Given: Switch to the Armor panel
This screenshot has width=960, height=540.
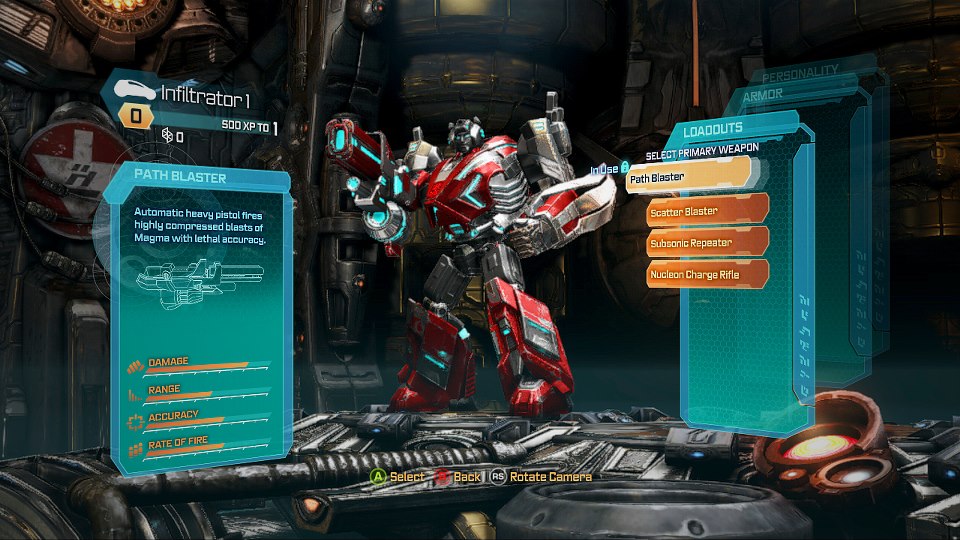Looking at the screenshot, I should 763,95.
